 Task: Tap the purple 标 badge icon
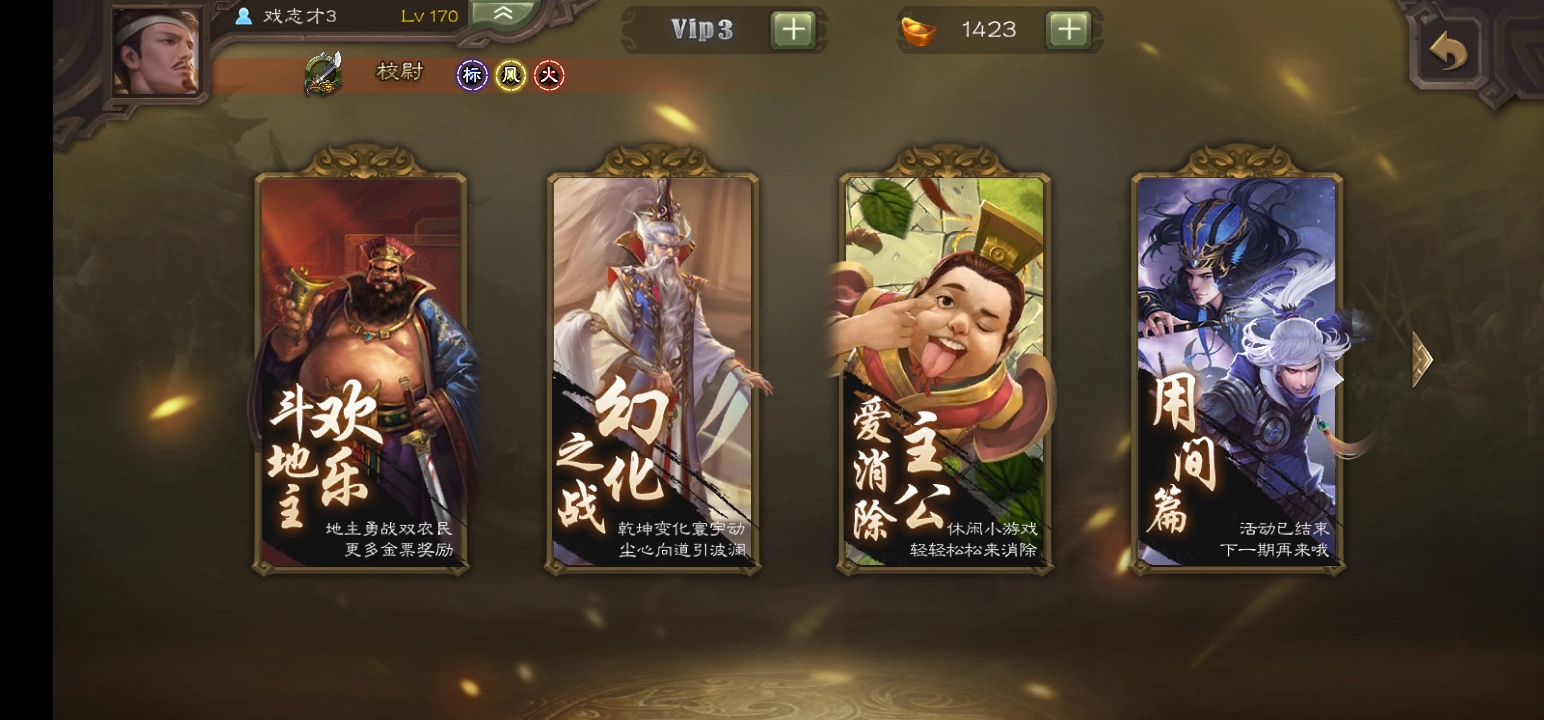pyautogui.click(x=472, y=75)
